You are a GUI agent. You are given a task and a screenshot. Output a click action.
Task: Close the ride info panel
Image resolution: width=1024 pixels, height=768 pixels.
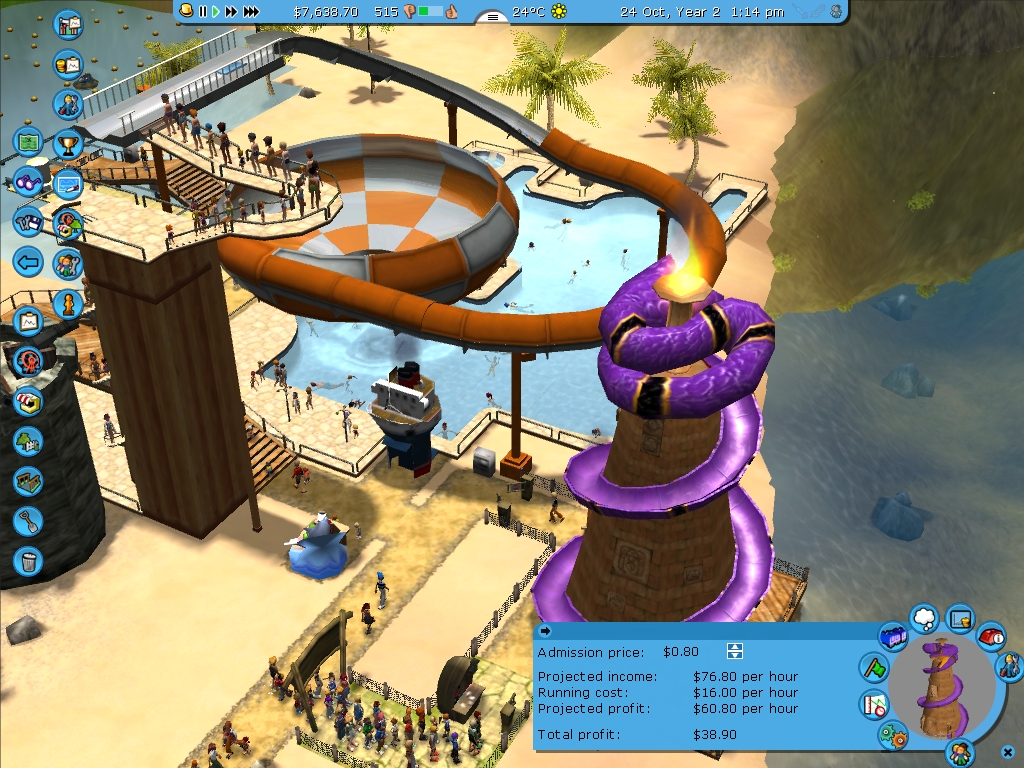click(1006, 750)
